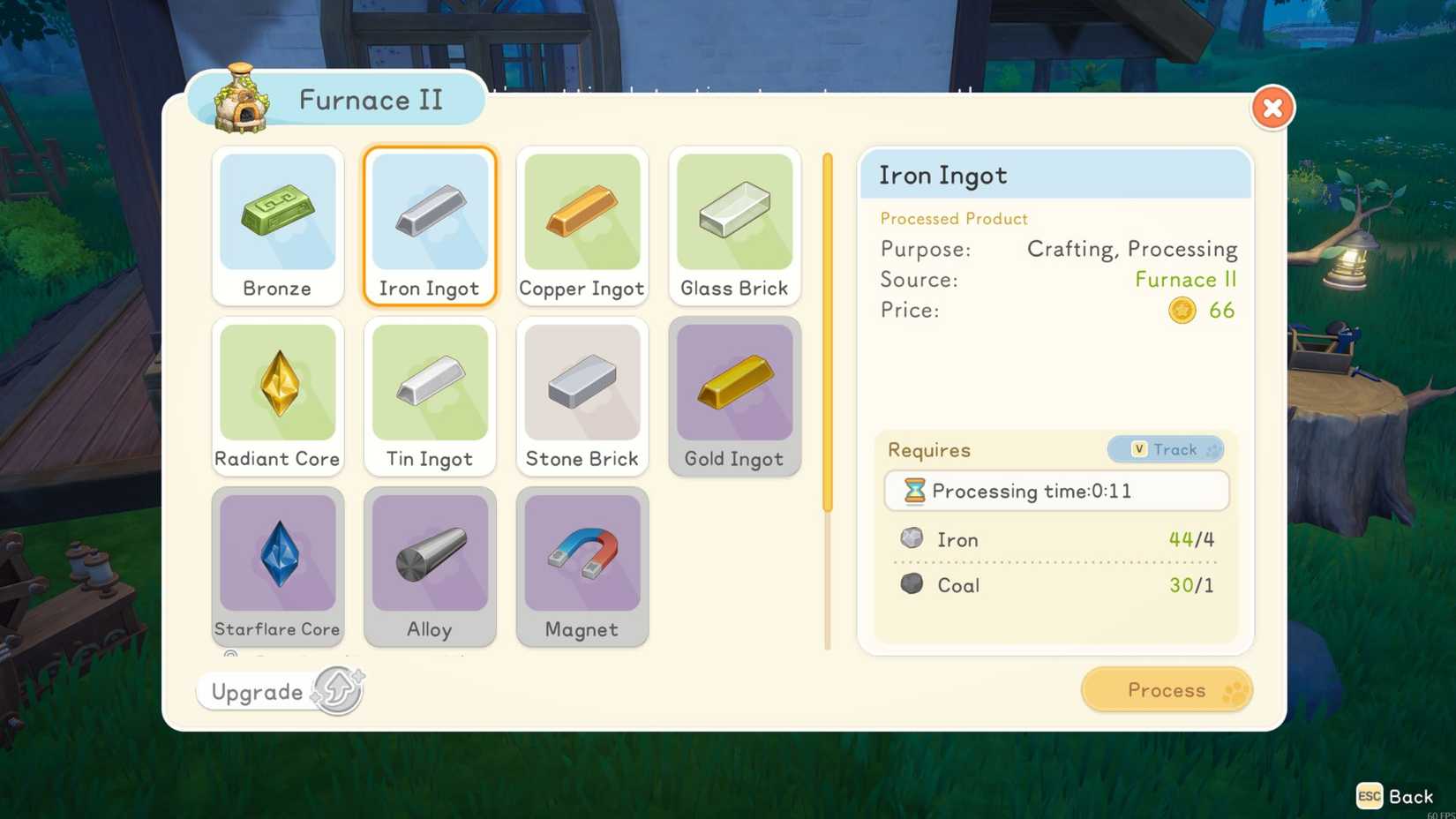
Task: Click the furnace icon in the header
Action: 240,99
